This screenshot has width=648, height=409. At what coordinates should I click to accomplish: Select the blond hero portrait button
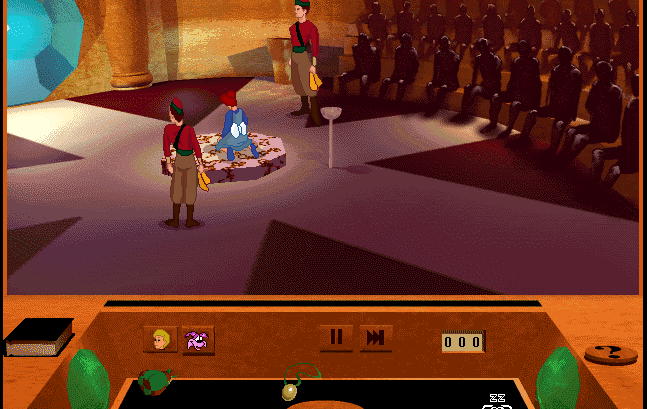[x=160, y=340]
